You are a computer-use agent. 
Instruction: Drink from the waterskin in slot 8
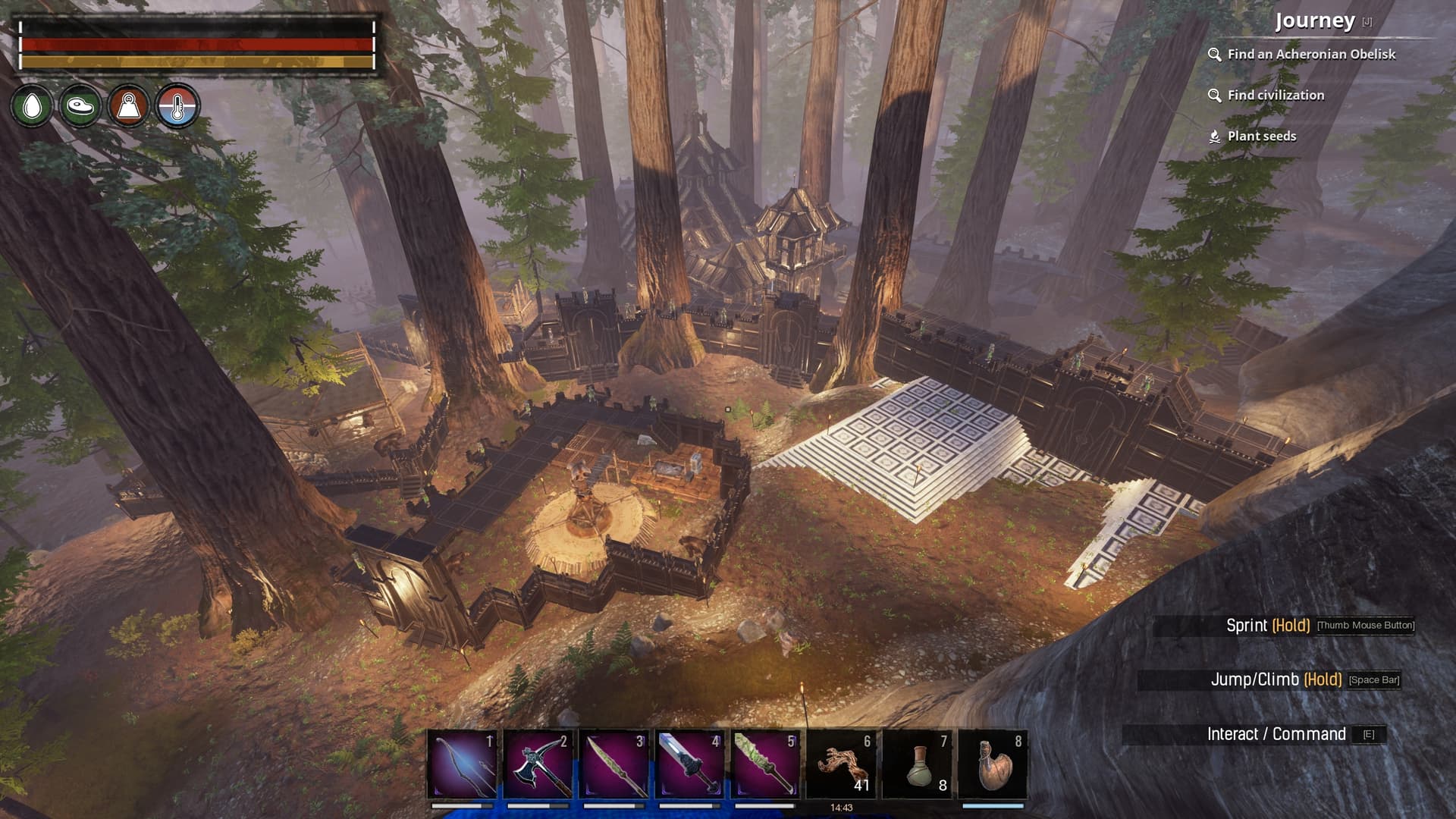coord(993,764)
